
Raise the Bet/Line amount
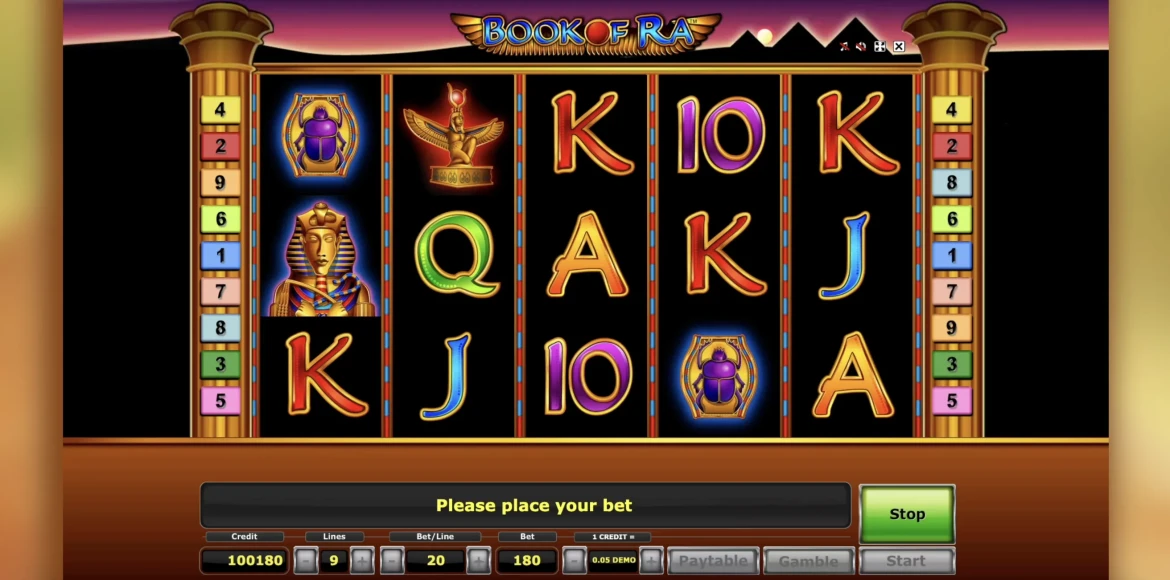click(x=479, y=561)
